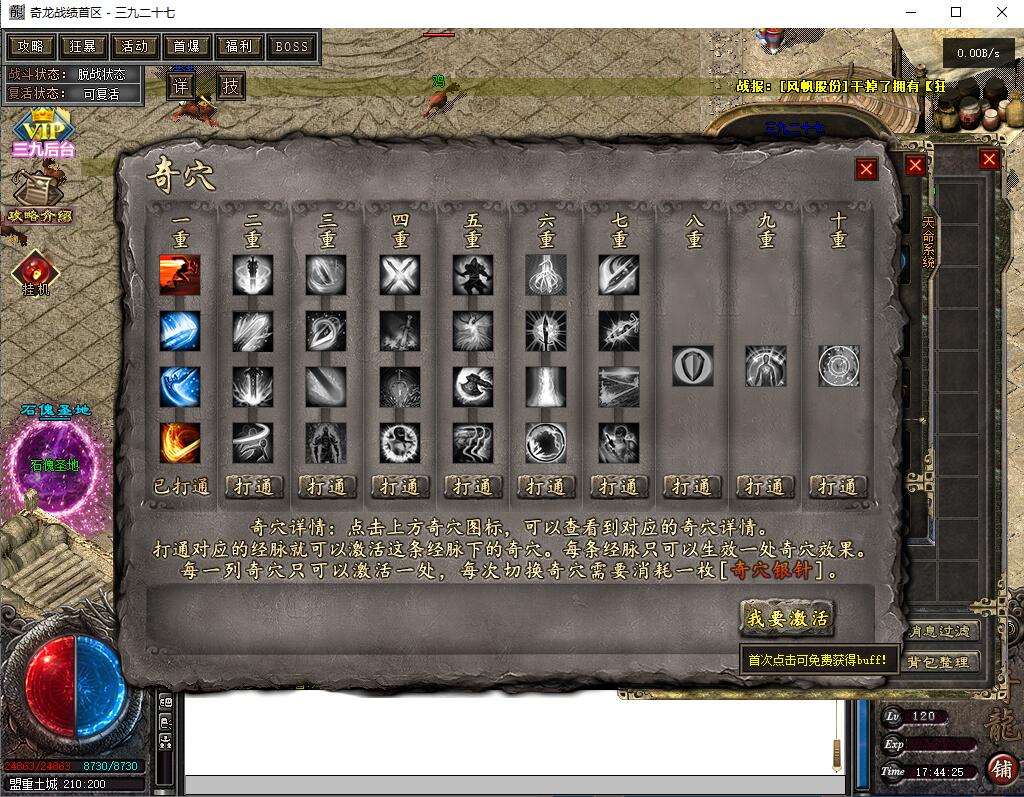
Task: Open the BOSS menu
Action: (291, 46)
